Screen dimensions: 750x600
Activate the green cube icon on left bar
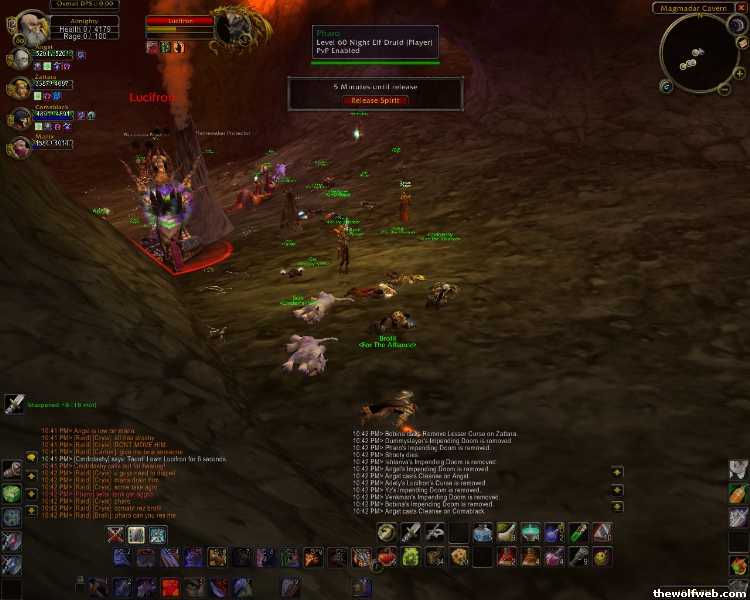tap(11, 493)
